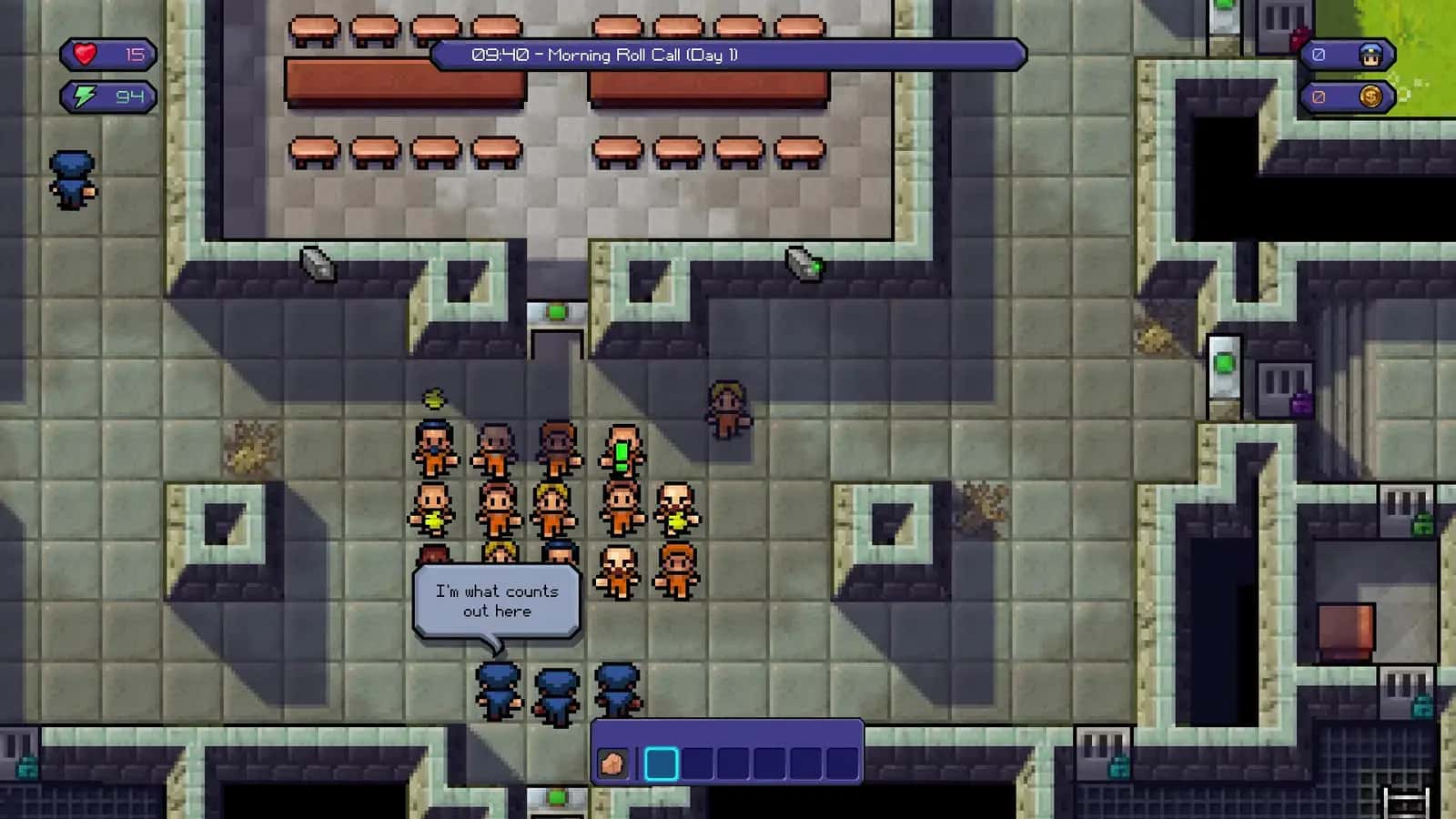This screenshot has height=819, width=1456.
Task: Toggle the green indicator panel in the right corridor
Action: (x=1224, y=362)
